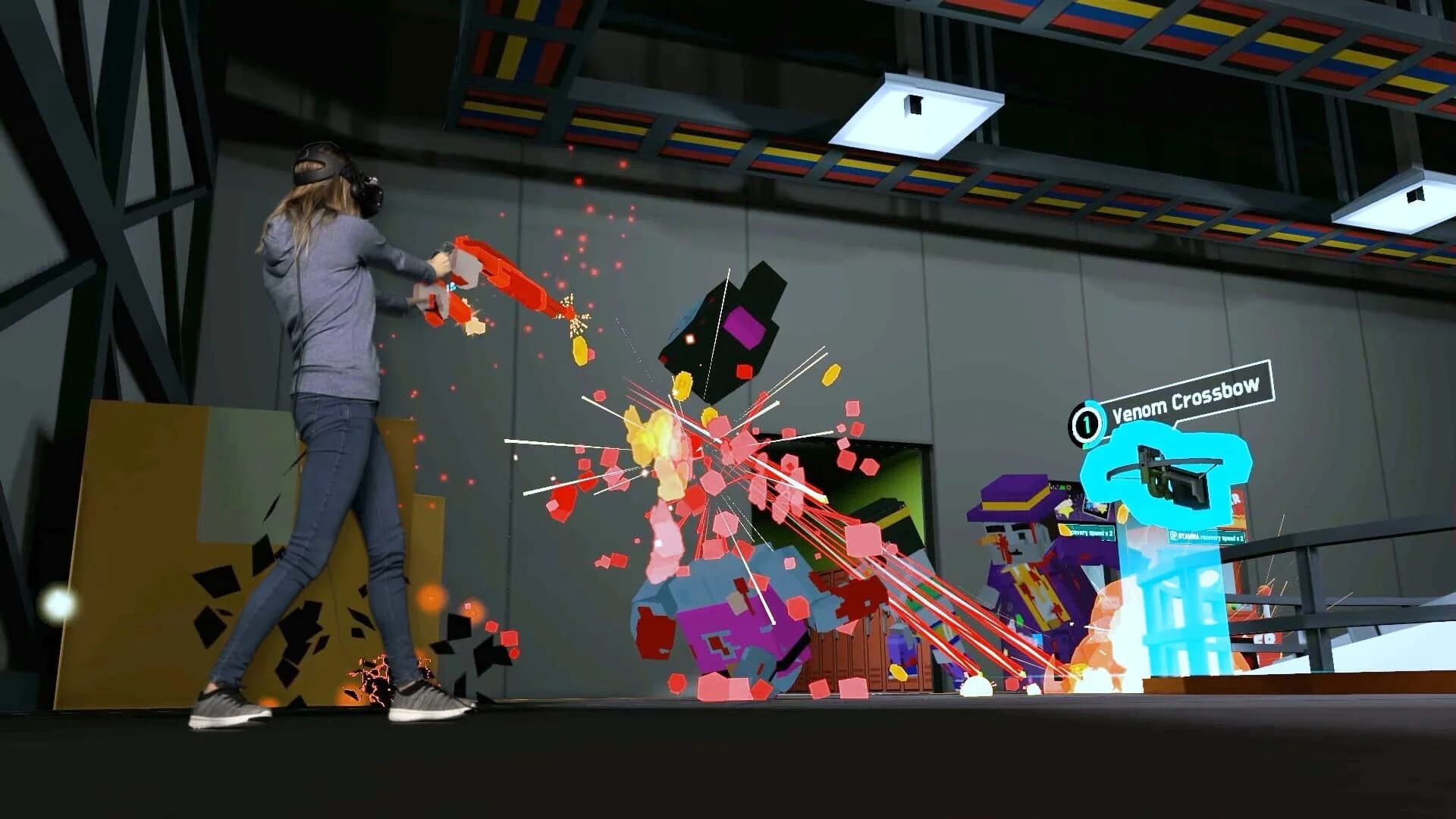Click the coin icon beside recovery speed text
Image resolution: width=1456 pixels, height=819 pixels.
[1062, 531]
